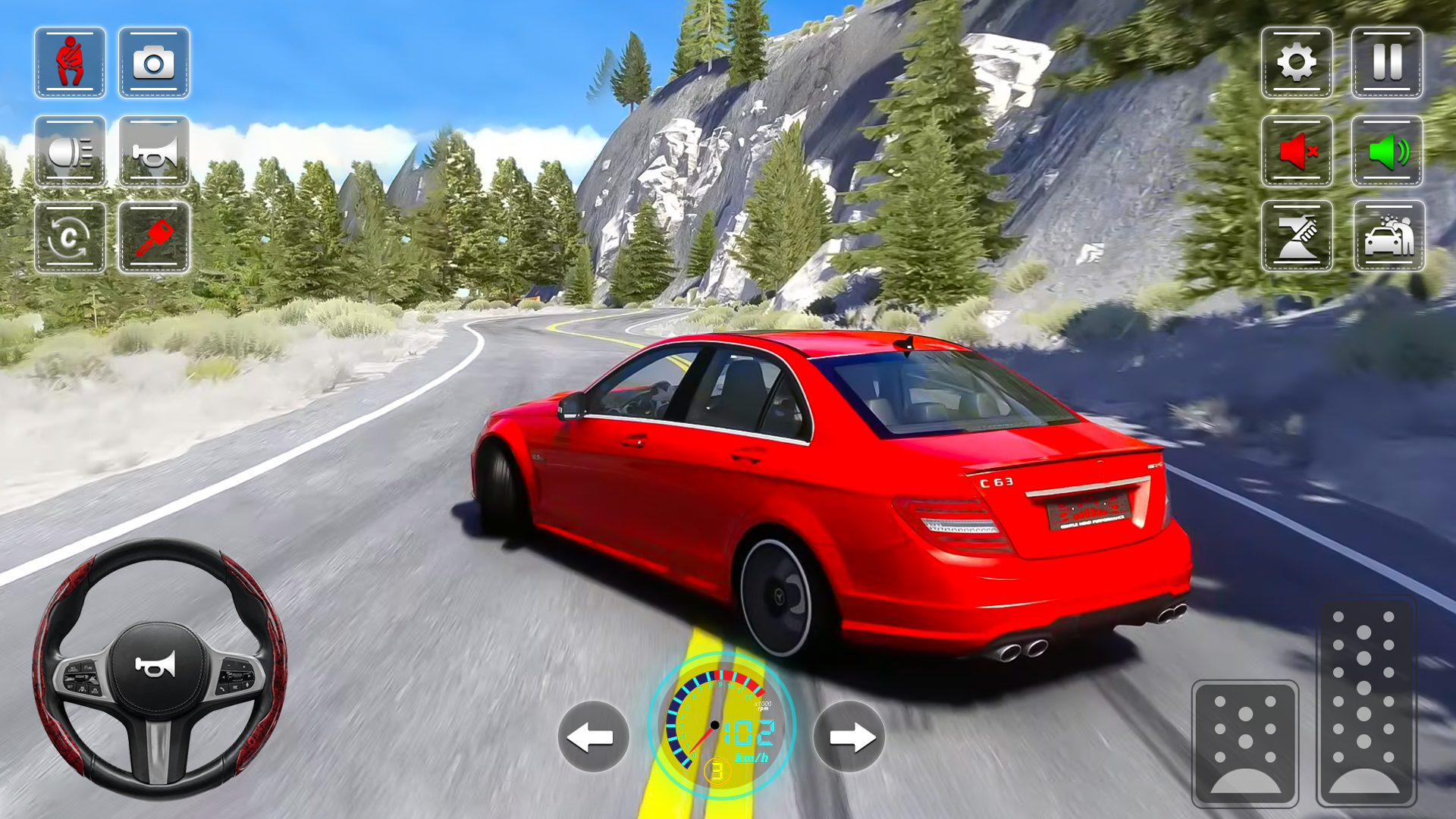Honk the horn icon near top left
The height and width of the screenshot is (819, 1456).
153,152
